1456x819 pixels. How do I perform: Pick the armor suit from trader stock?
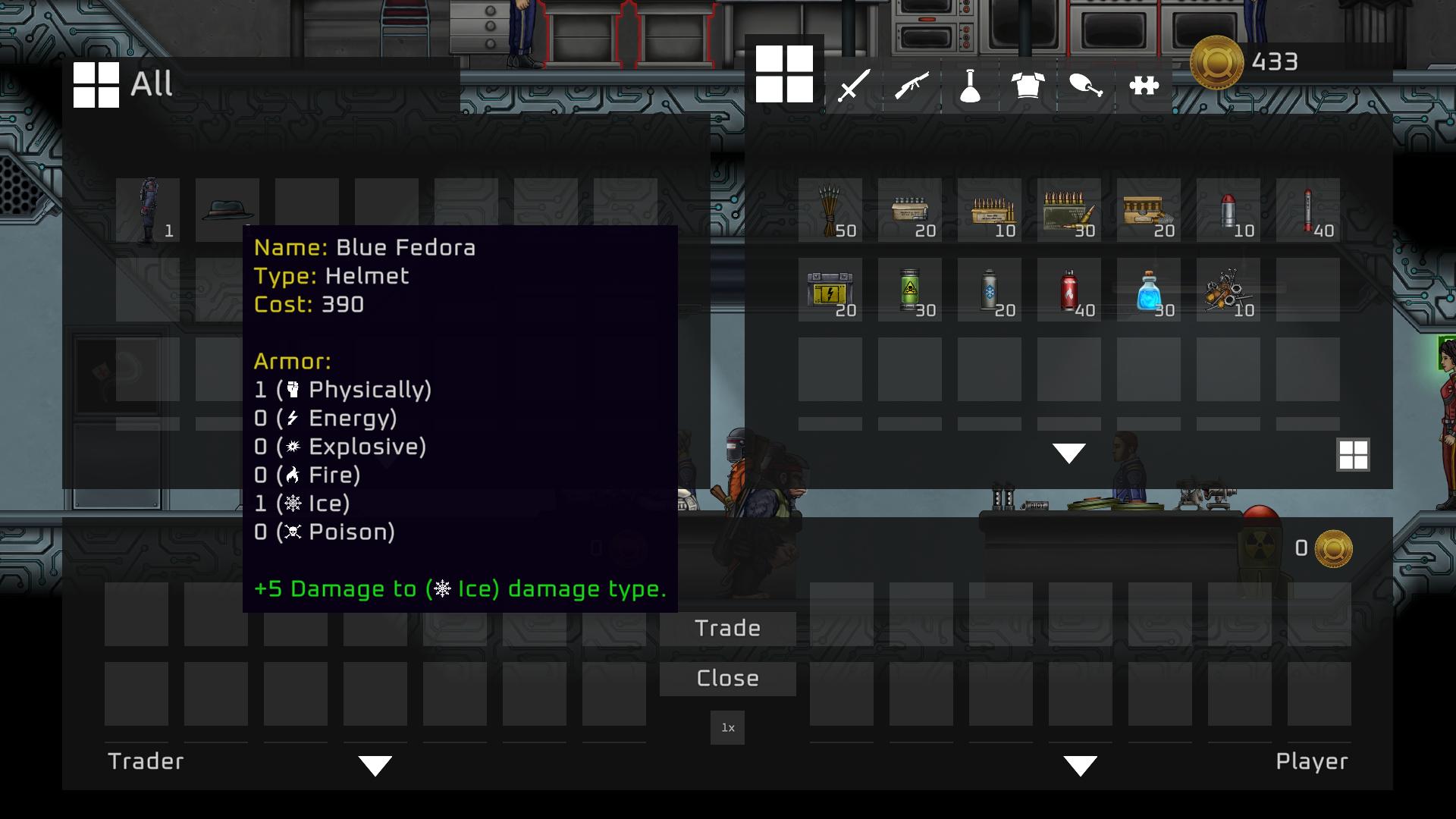tap(148, 210)
